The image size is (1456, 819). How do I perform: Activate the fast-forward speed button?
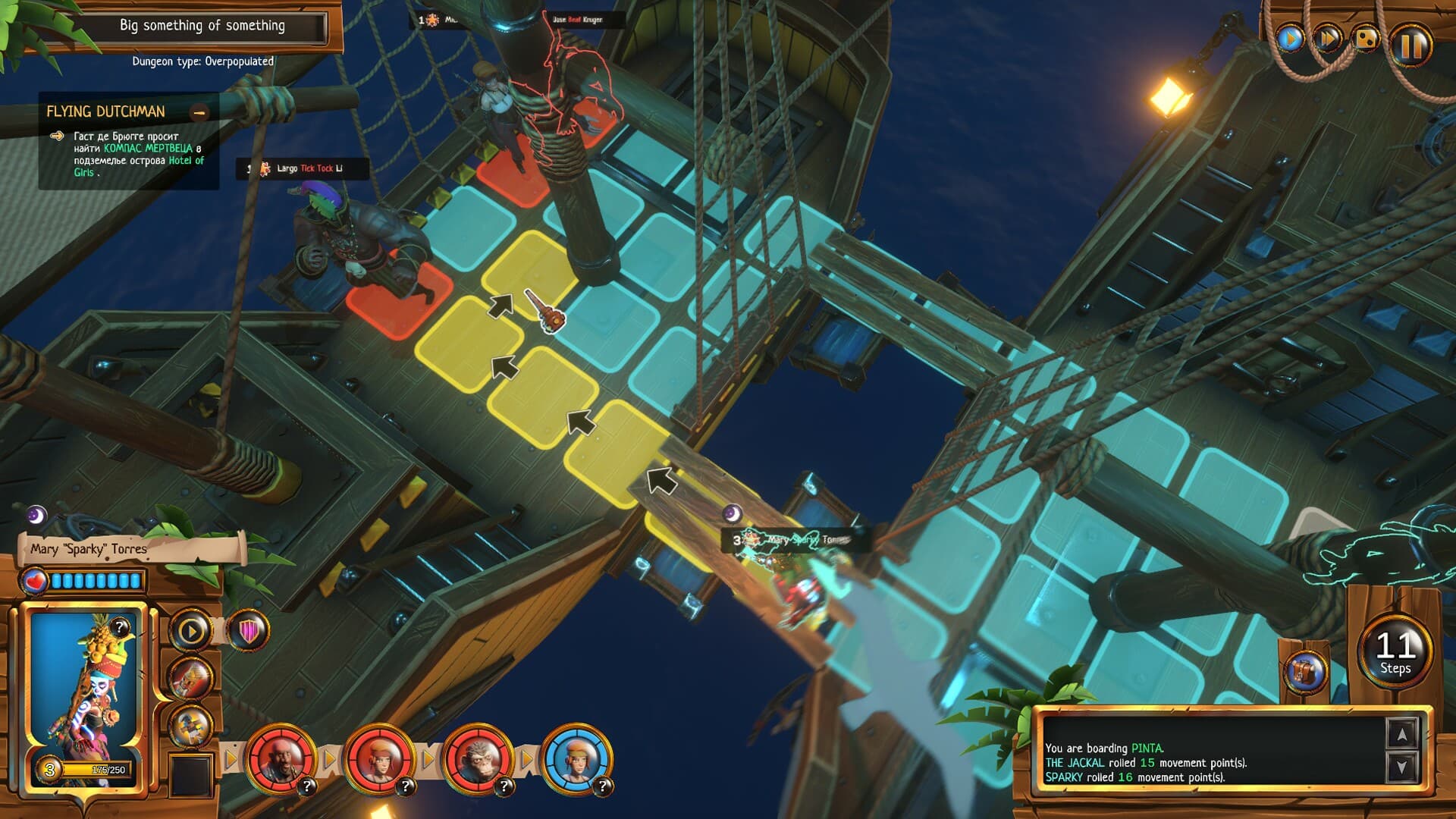coord(1329,38)
